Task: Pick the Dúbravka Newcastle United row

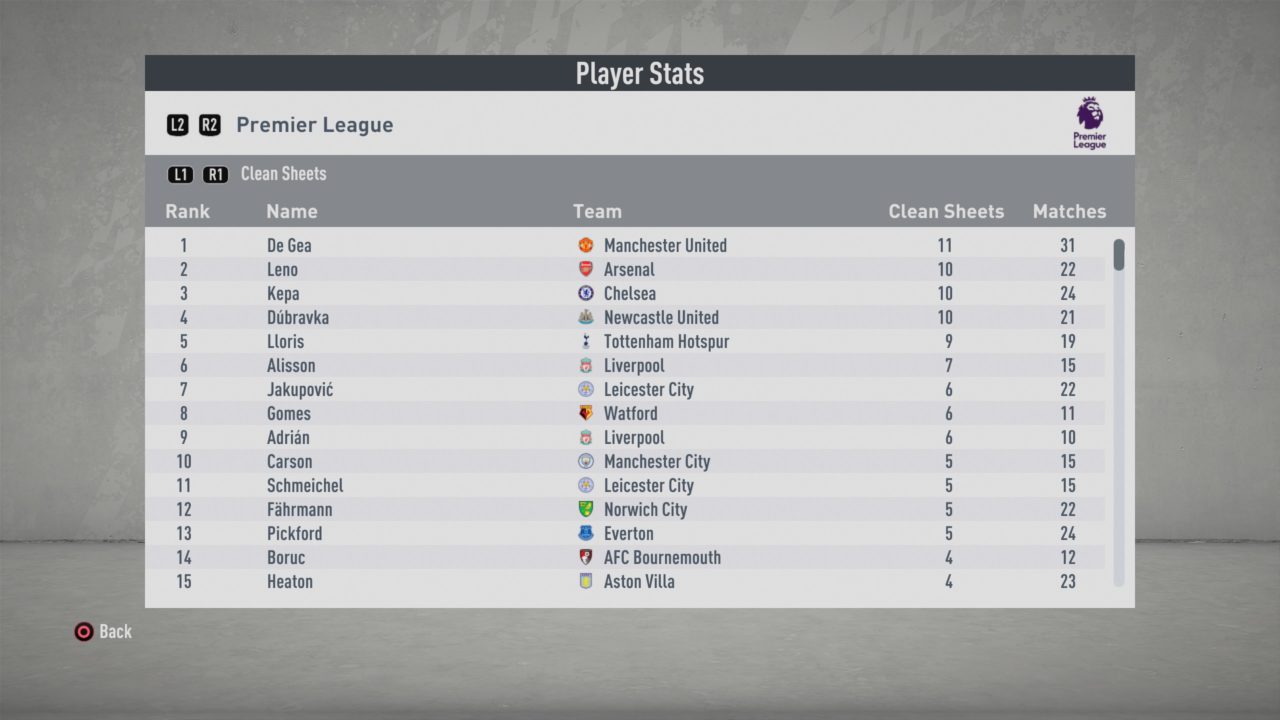Action: click(x=640, y=317)
